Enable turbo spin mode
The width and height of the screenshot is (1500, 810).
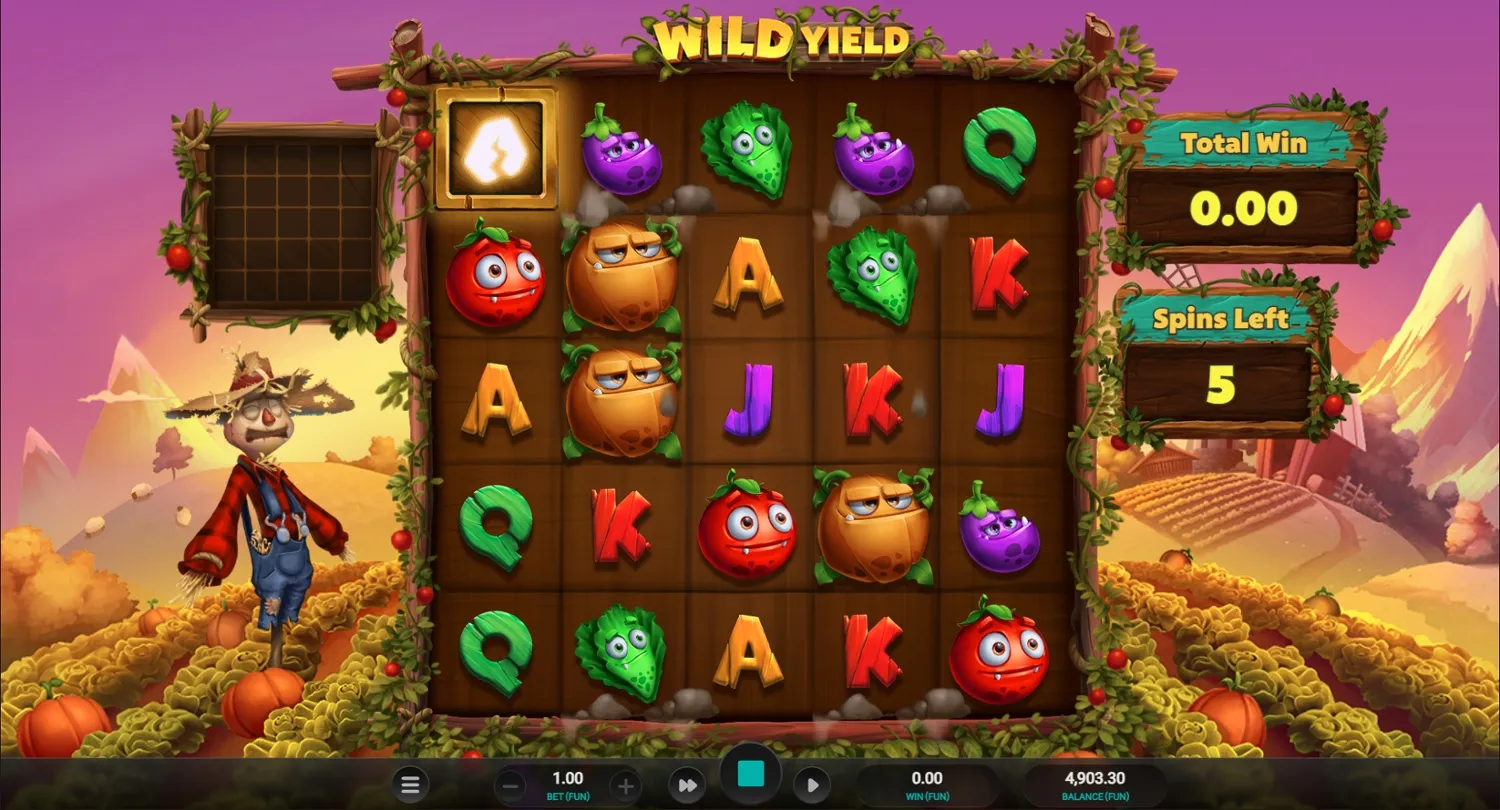[x=687, y=784]
